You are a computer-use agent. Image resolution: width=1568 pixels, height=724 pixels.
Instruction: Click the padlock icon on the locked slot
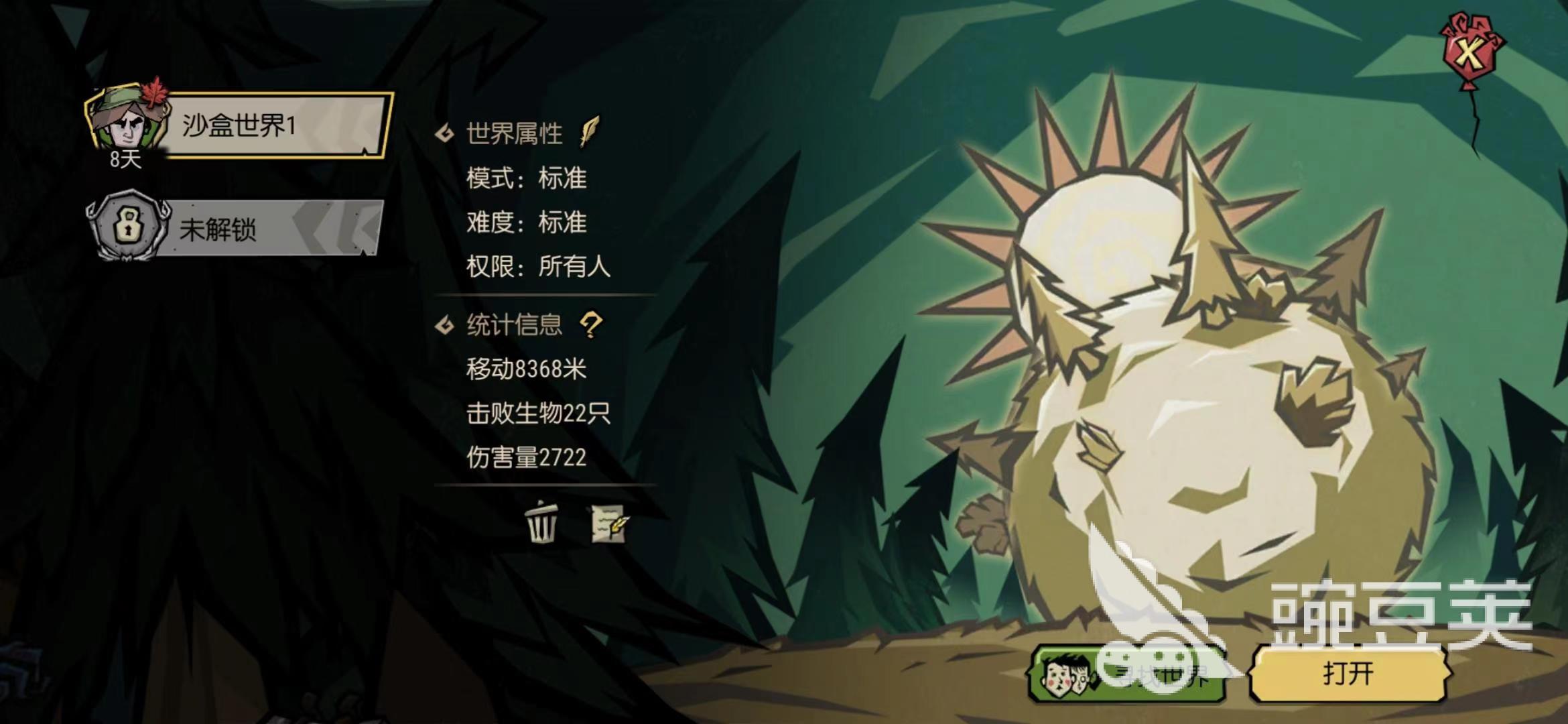point(130,225)
